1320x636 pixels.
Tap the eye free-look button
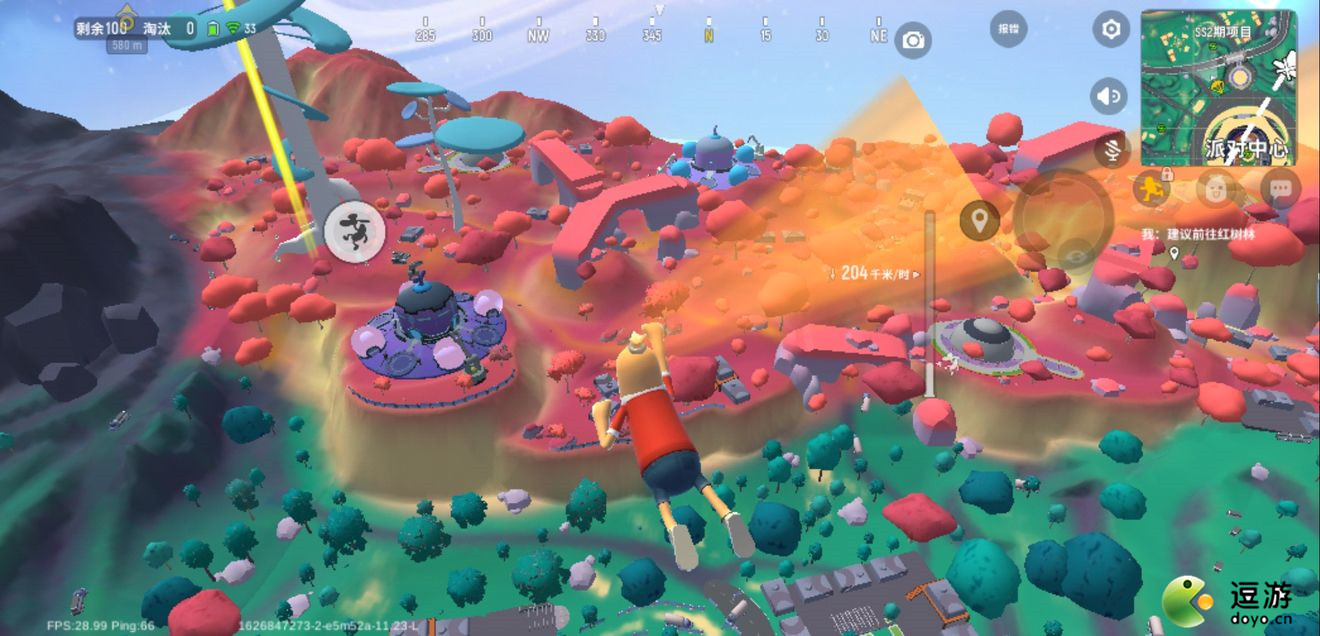(1076, 256)
